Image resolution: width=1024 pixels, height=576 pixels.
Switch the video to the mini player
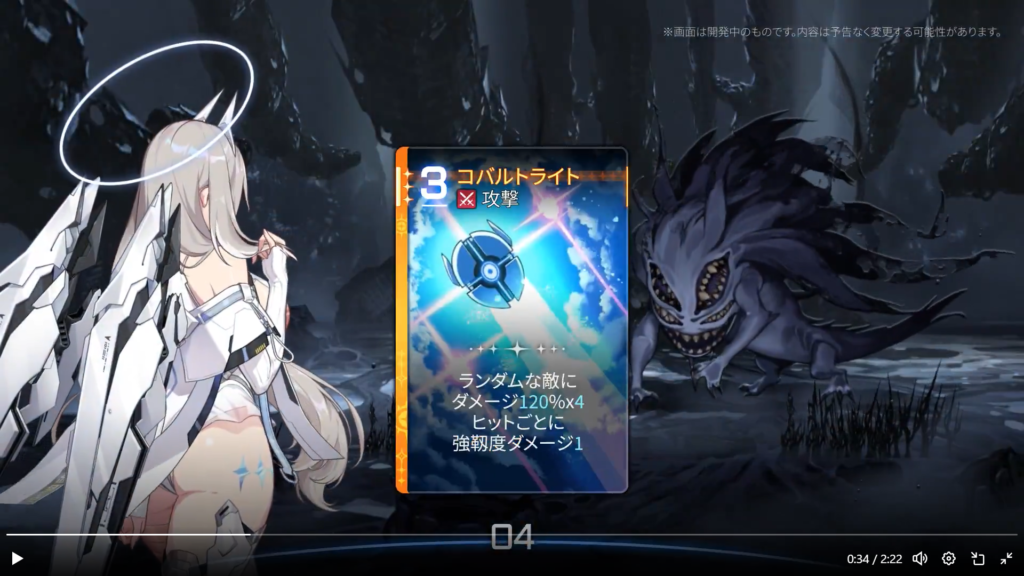(978, 558)
